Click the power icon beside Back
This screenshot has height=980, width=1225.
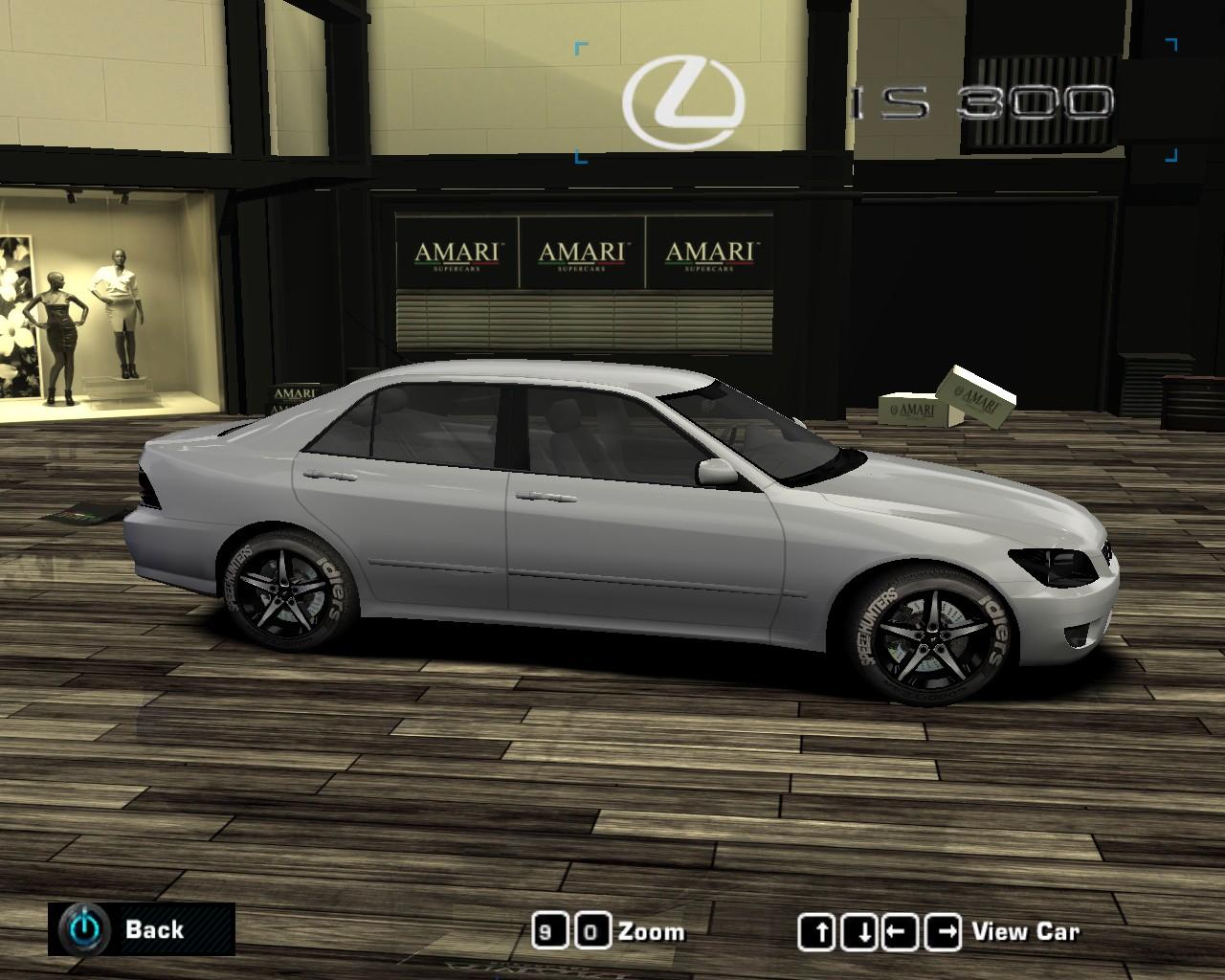click(x=82, y=929)
